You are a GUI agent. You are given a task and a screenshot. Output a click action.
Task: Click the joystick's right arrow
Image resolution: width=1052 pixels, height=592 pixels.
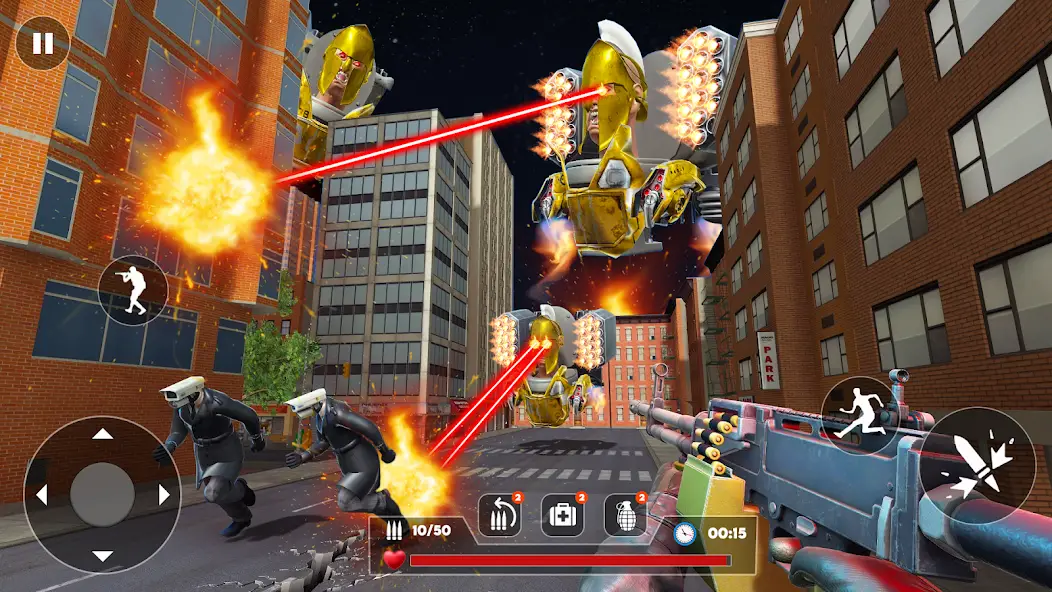point(163,495)
